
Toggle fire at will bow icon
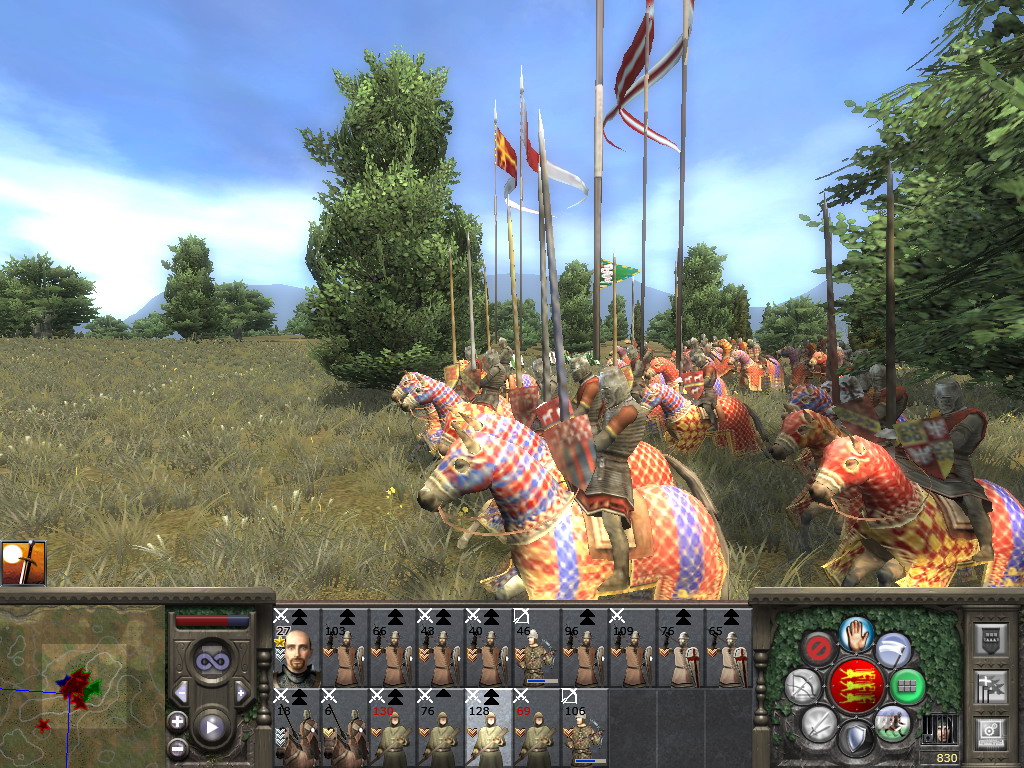pos(802,686)
